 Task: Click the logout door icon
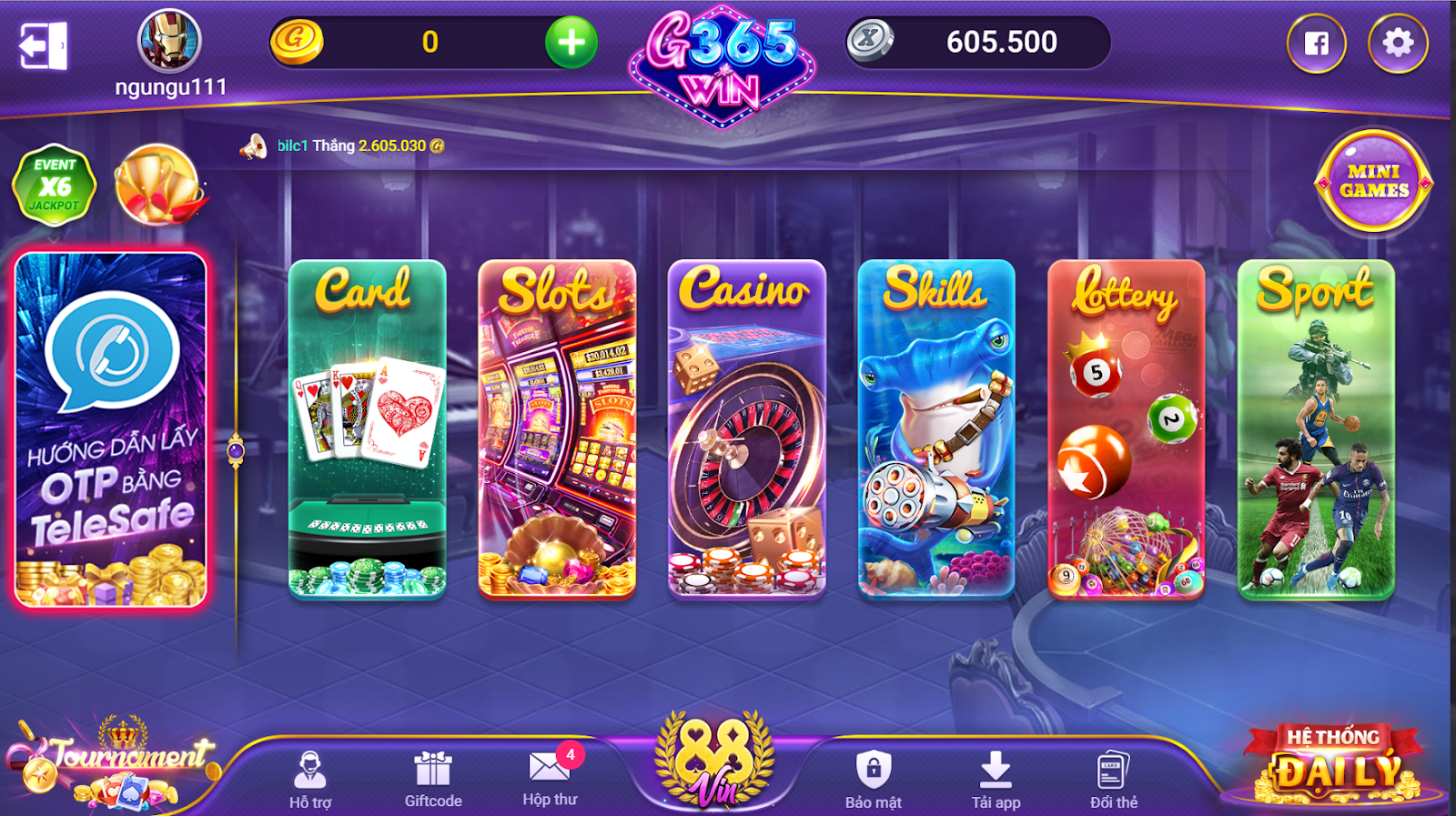(41, 42)
